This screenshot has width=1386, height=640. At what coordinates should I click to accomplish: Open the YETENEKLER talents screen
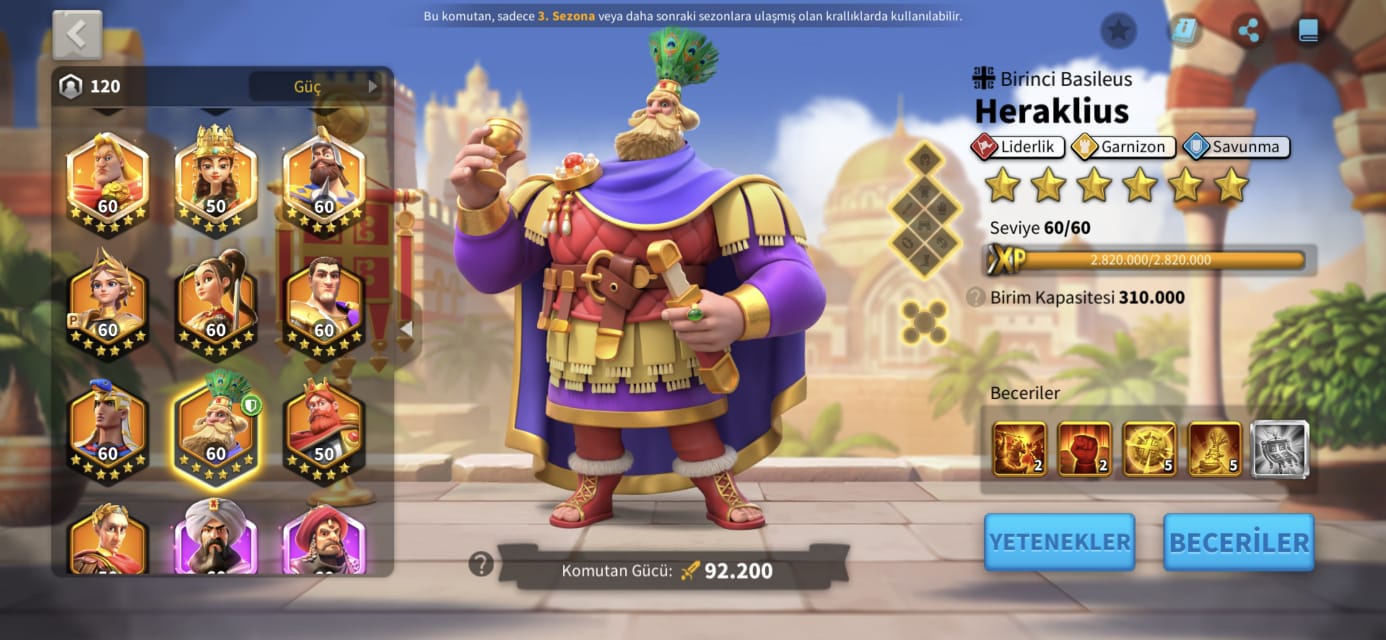pyautogui.click(x=1059, y=542)
